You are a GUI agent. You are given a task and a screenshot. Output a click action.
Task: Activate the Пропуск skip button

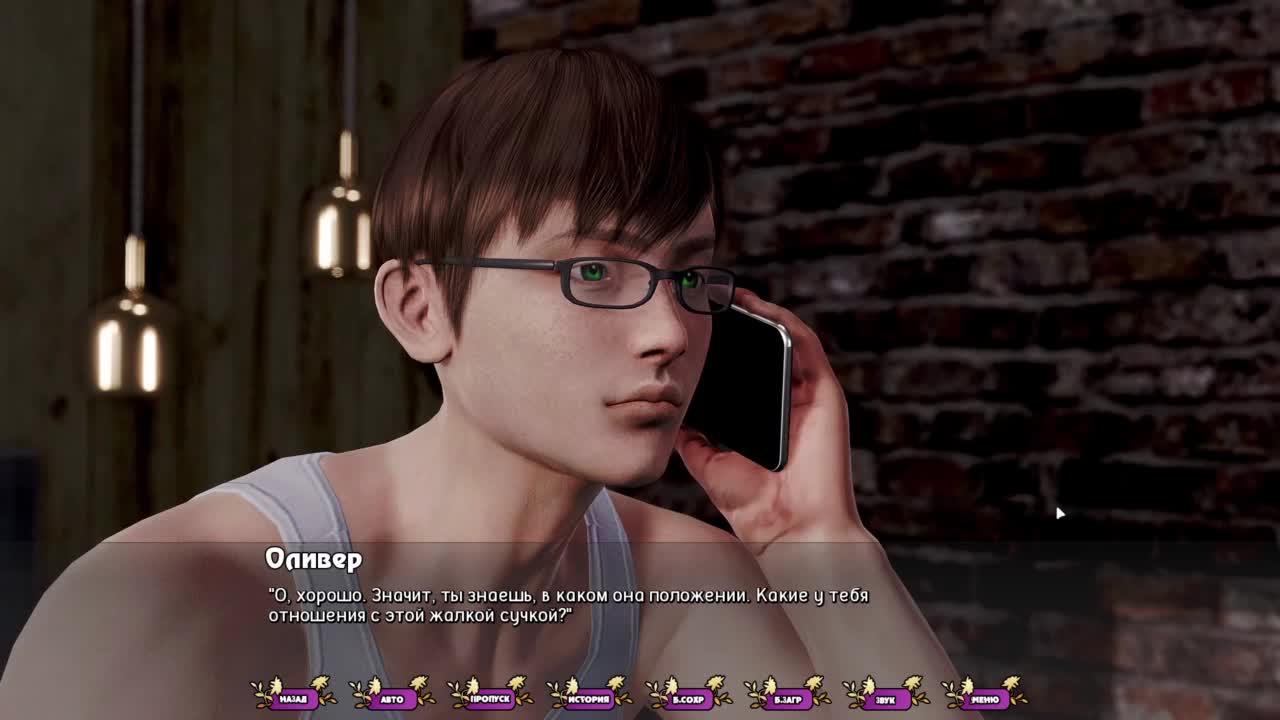[490, 699]
